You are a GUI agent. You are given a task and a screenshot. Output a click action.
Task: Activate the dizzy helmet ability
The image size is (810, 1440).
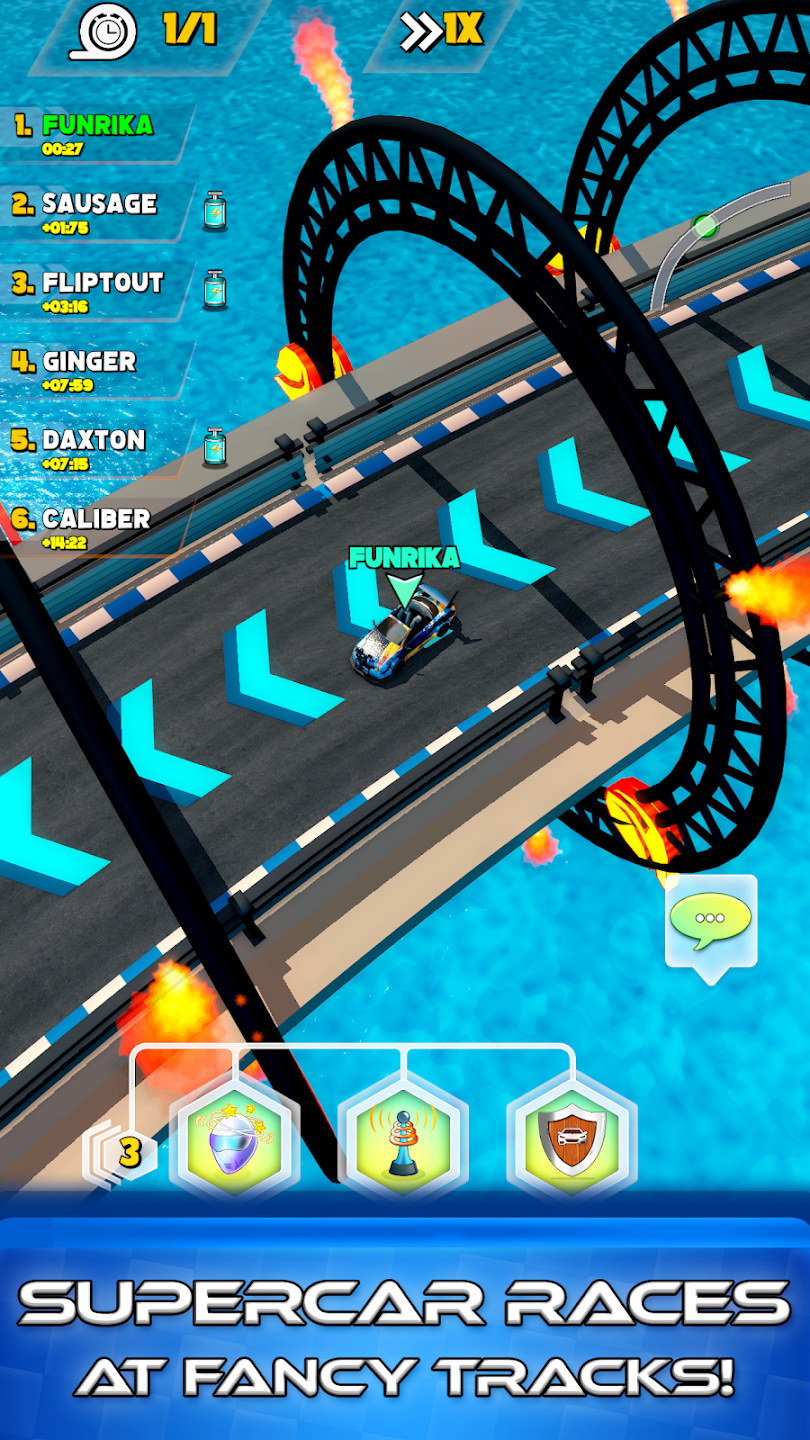[x=236, y=1140]
